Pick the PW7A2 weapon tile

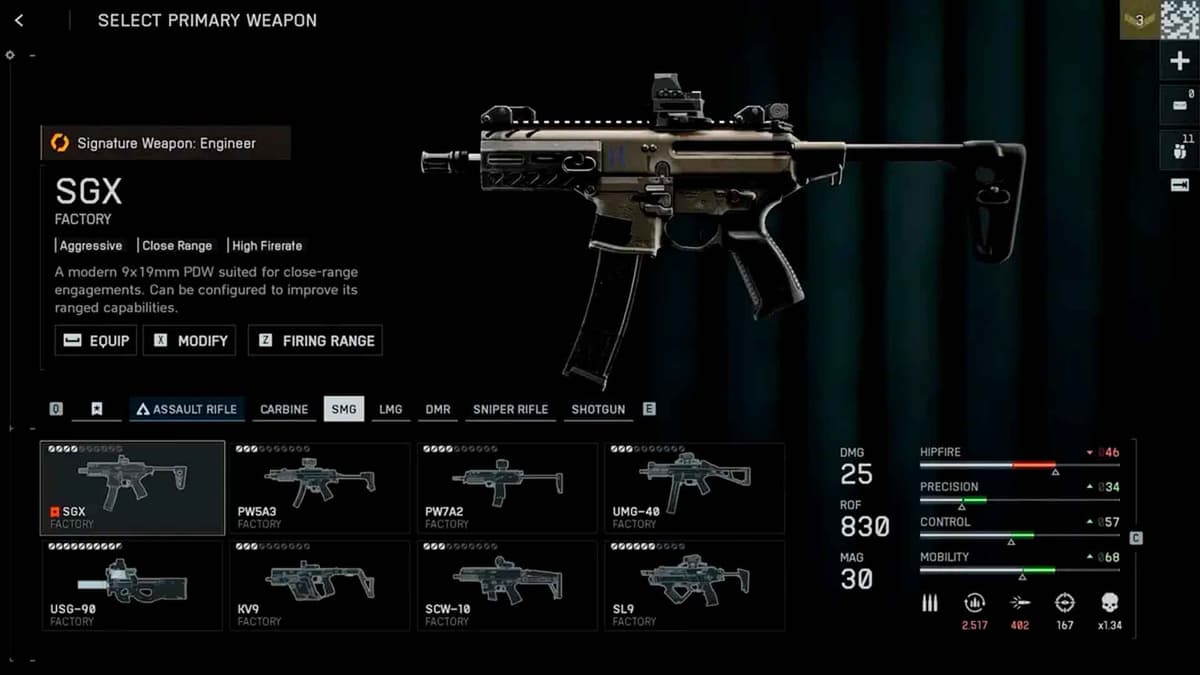pos(507,487)
